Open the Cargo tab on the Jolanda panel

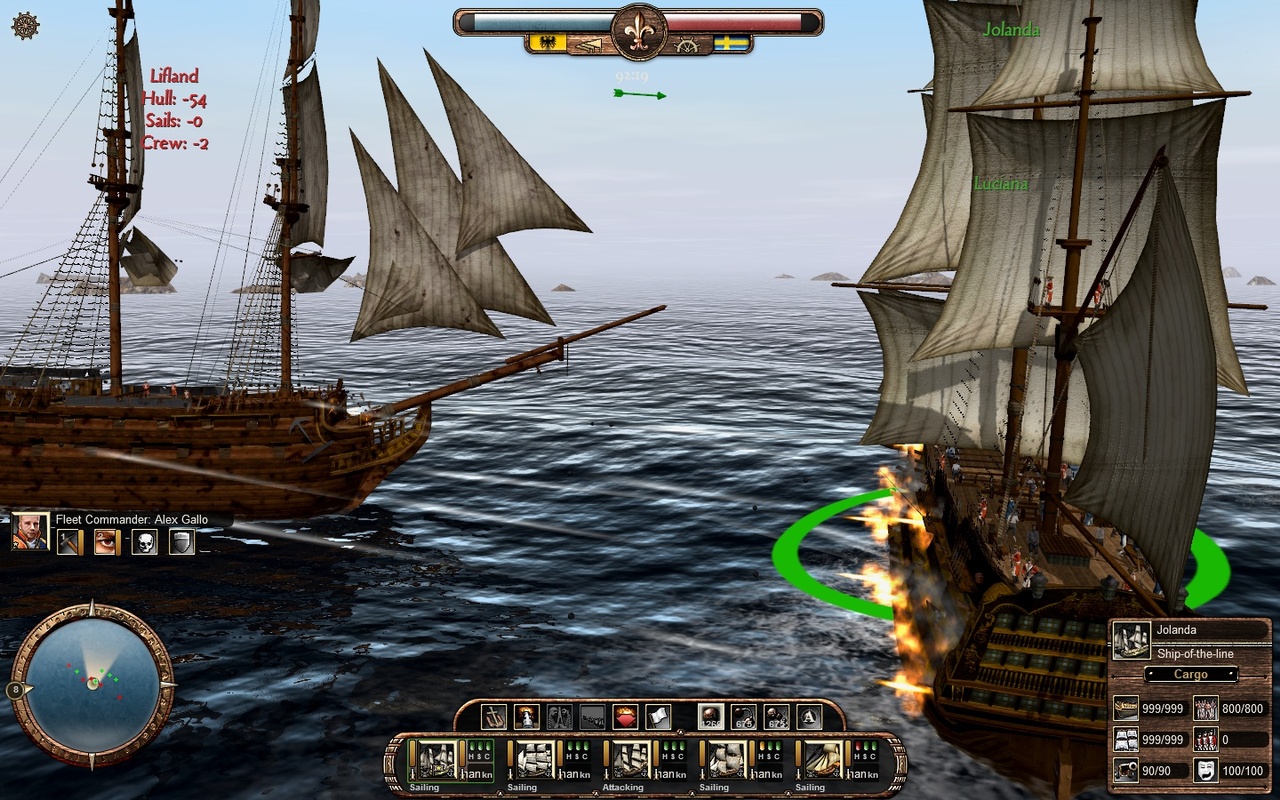pos(1190,674)
